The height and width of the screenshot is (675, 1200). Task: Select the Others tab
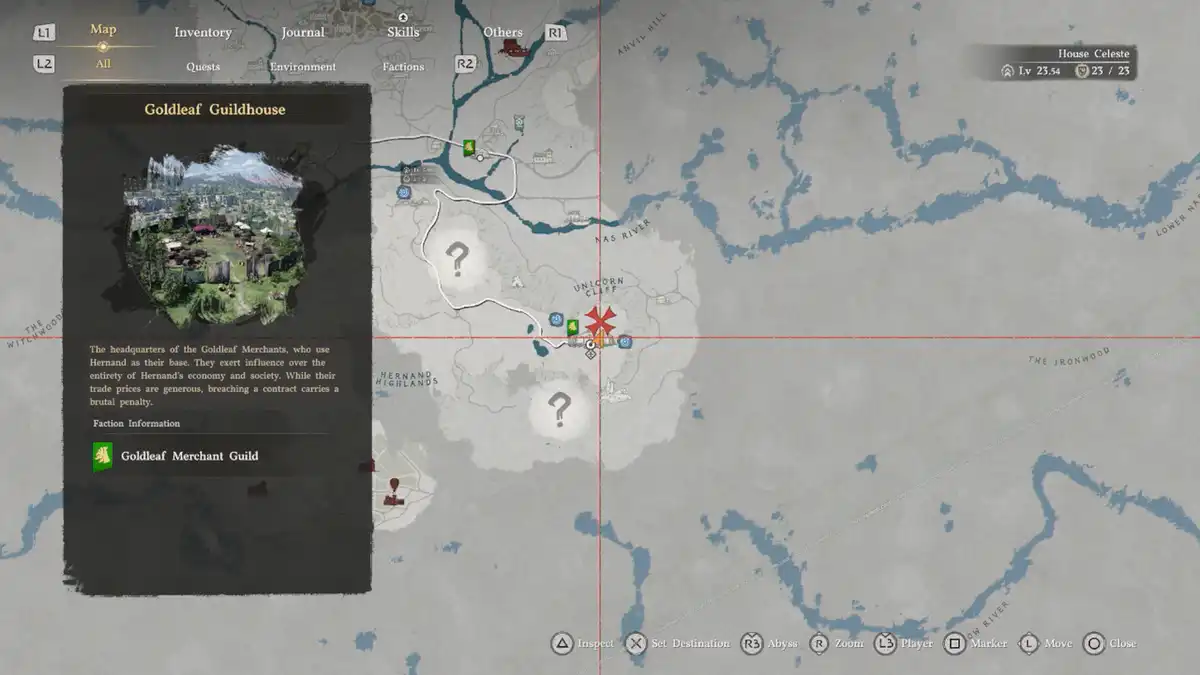(503, 32)
